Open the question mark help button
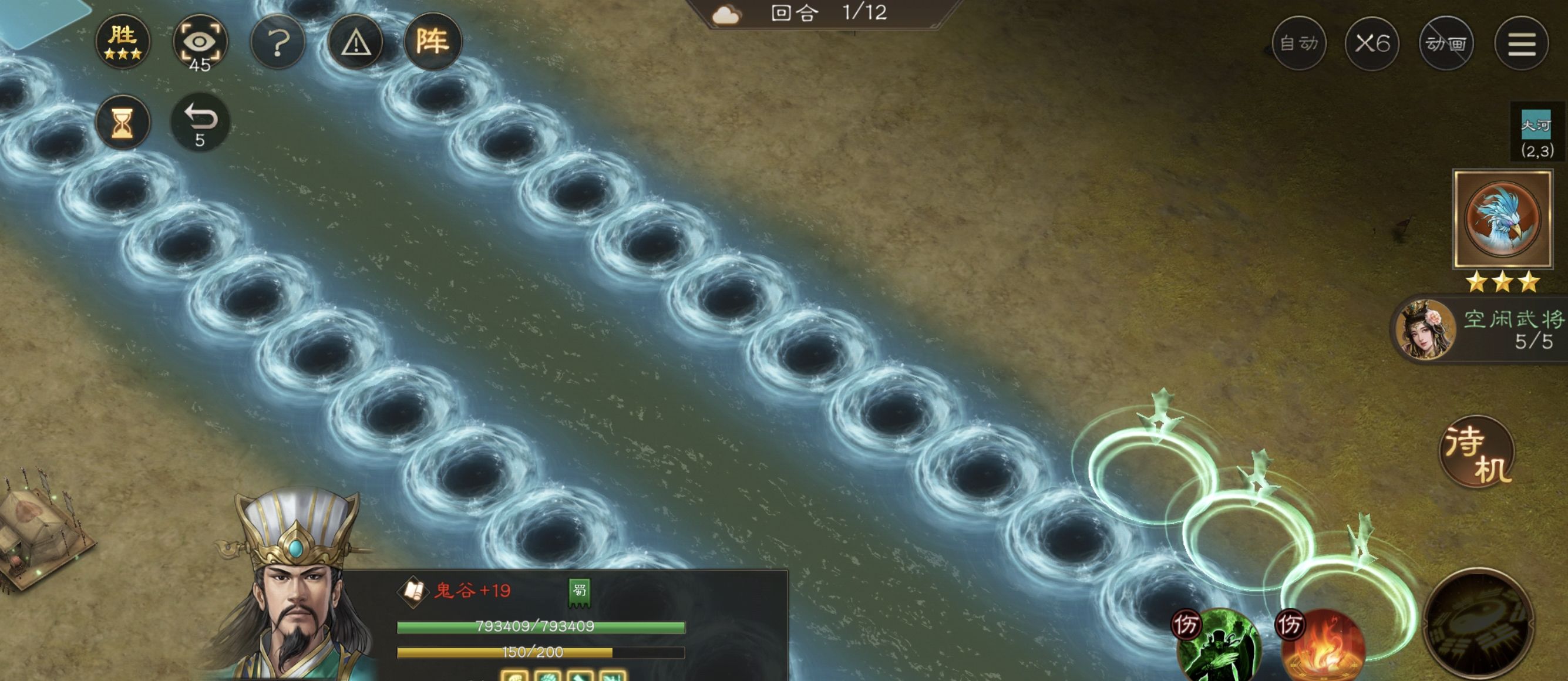Image resolution: width=1568 pixels, height=681 pixels. click(x=278, y=43)
